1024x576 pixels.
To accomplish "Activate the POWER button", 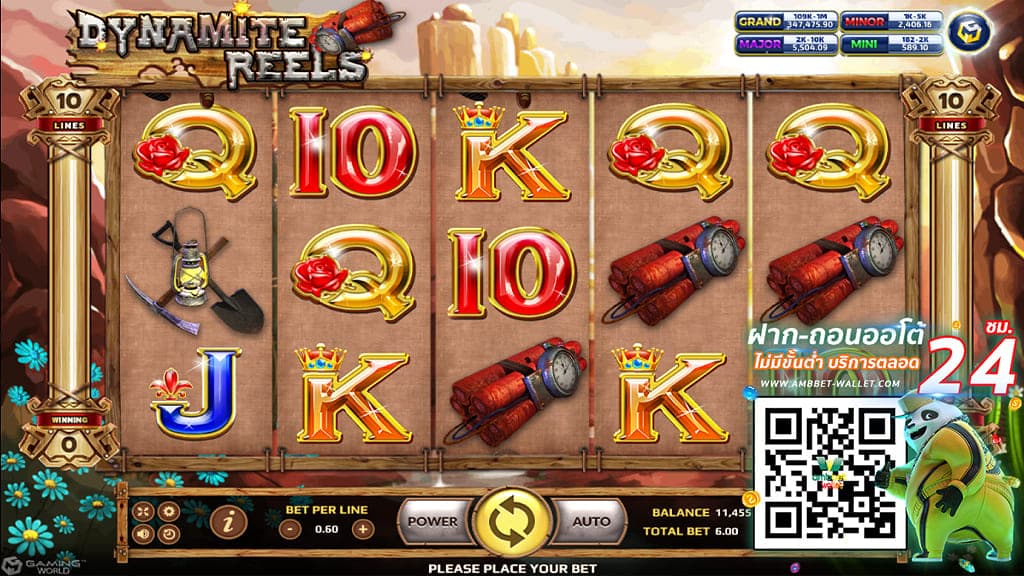I will tap(433, 521).
